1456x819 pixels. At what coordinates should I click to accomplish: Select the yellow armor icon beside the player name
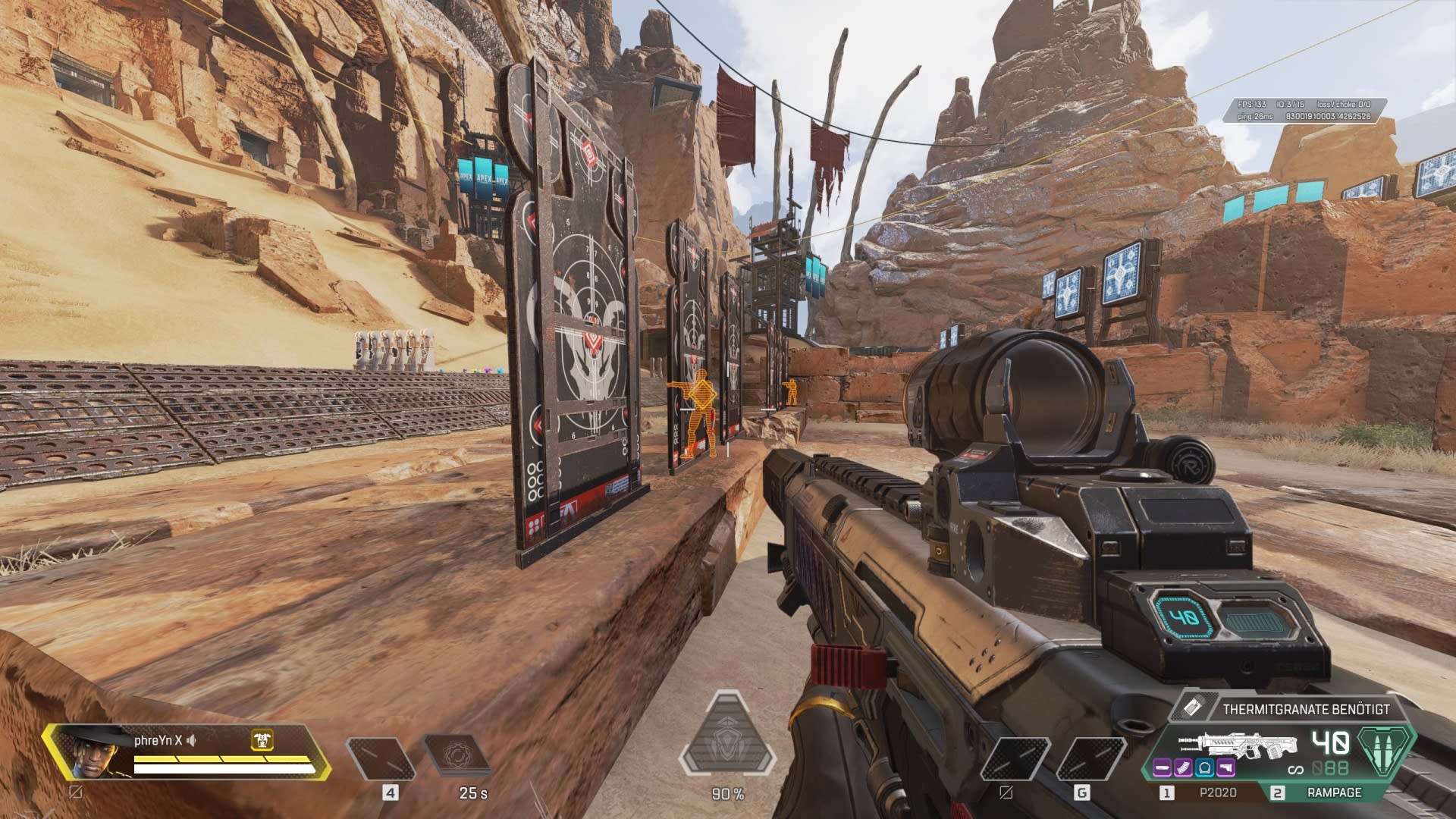coord(262,740)
